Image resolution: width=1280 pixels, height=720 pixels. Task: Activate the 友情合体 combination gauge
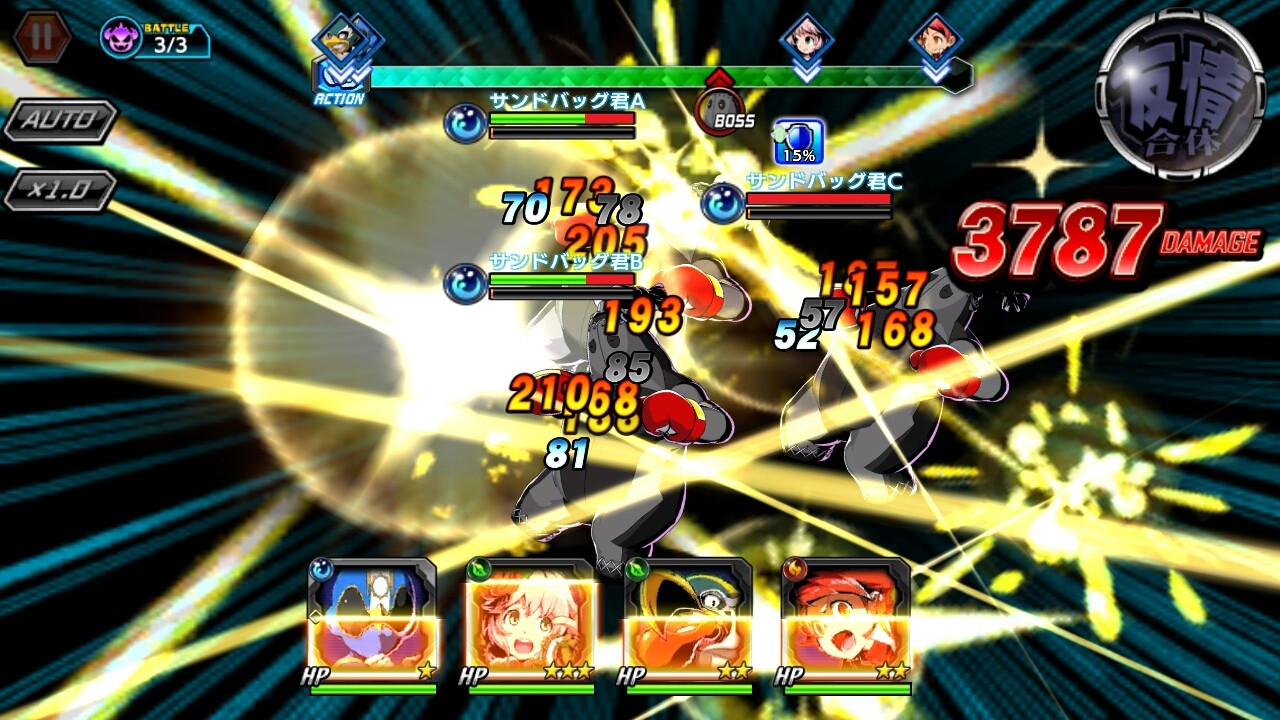1180,95
